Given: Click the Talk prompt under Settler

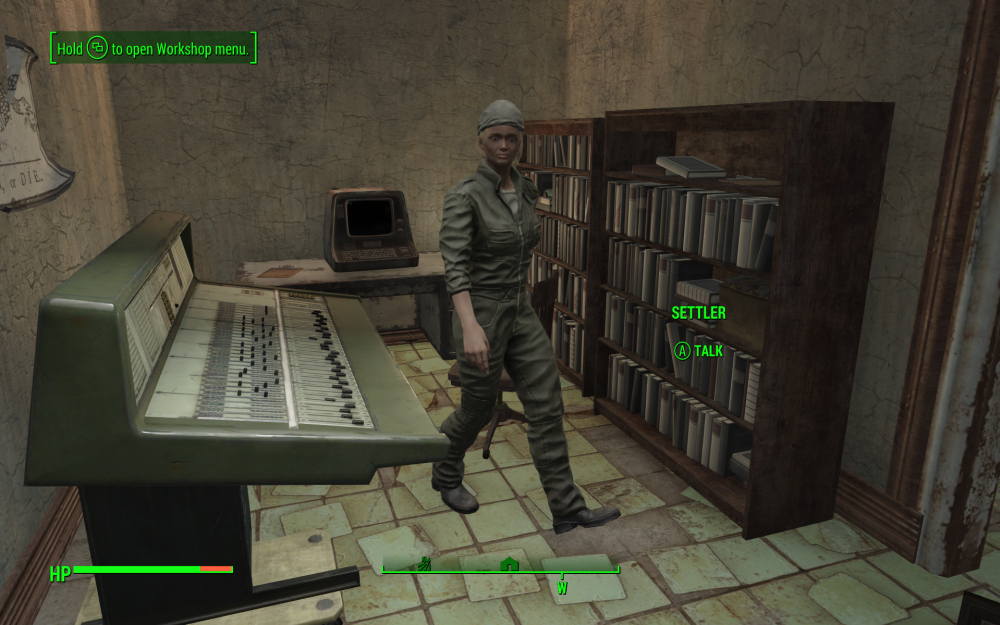Looking at the screenshot, I should tap(698, 351).
